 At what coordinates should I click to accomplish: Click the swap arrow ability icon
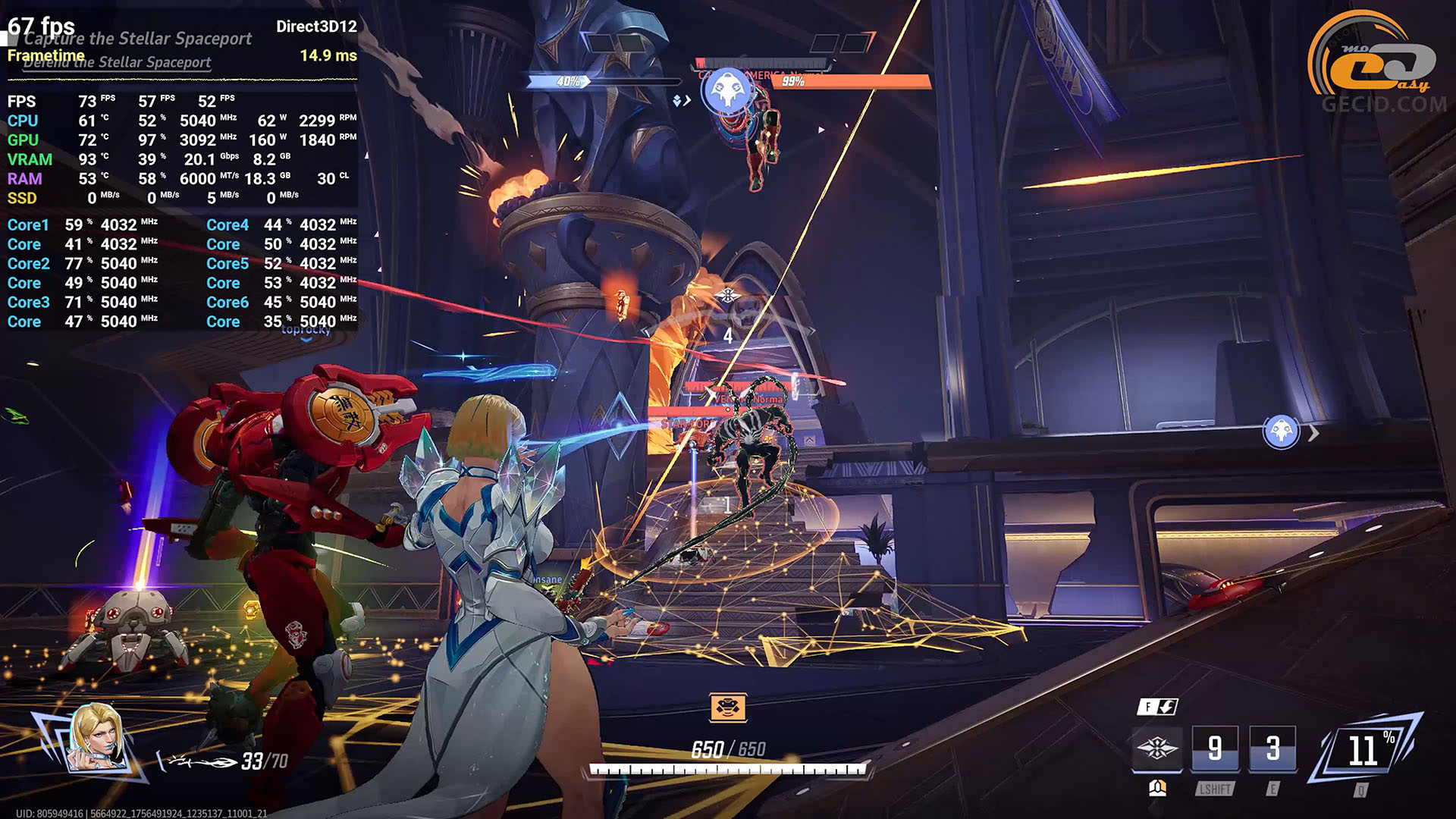(1158, 707)
